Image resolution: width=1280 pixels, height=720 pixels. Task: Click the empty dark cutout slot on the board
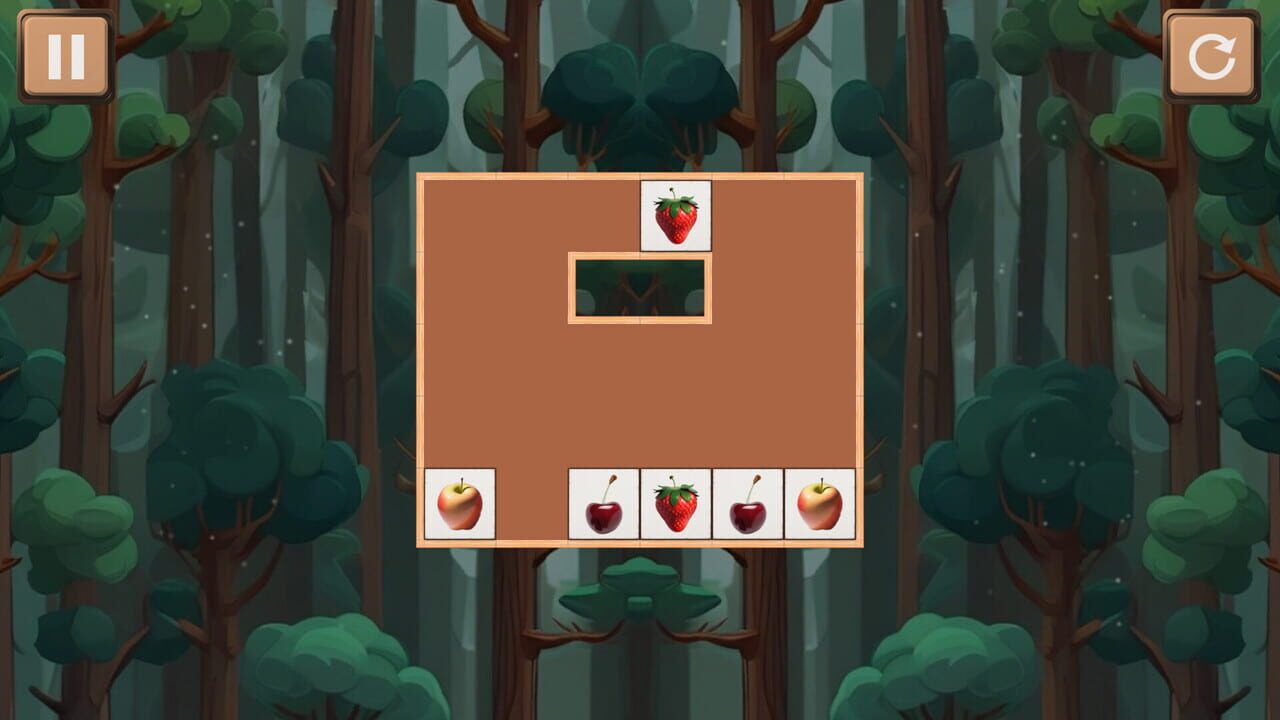pos(638,289)
